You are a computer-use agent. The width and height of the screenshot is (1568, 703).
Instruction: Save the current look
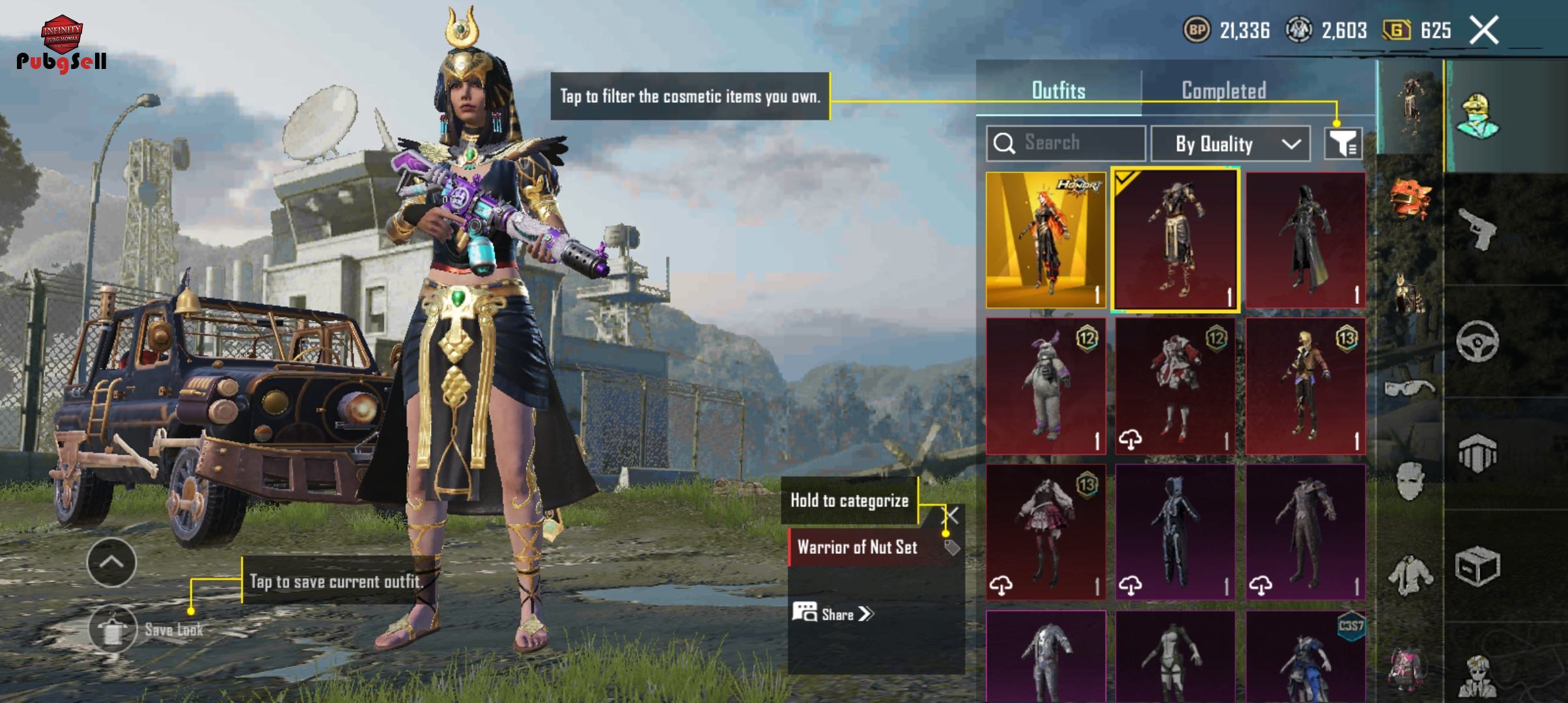point(113,629)
